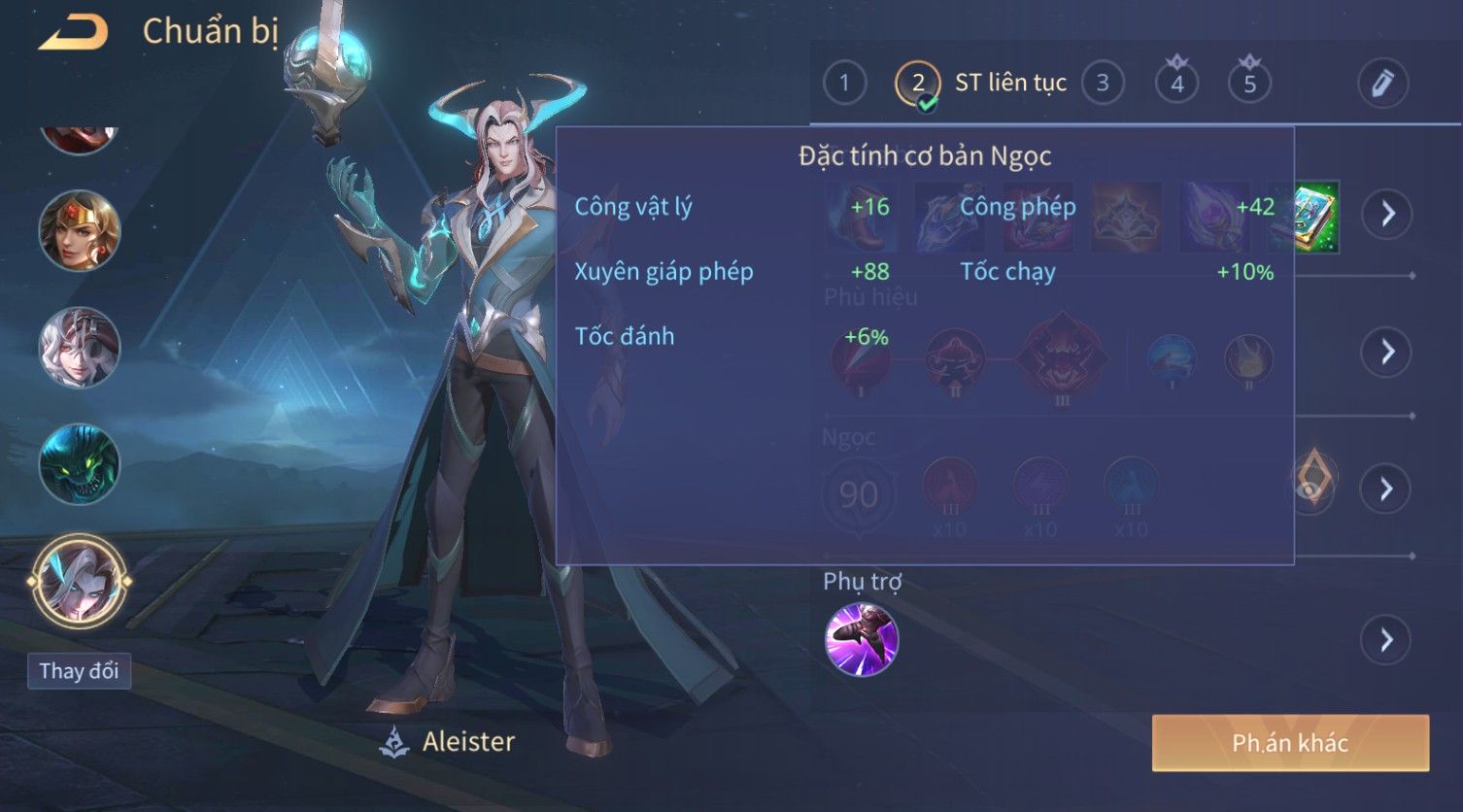Choose locked loadout preset 5
Screen dimensions: 1463x812
click(x=1250, y=83)
